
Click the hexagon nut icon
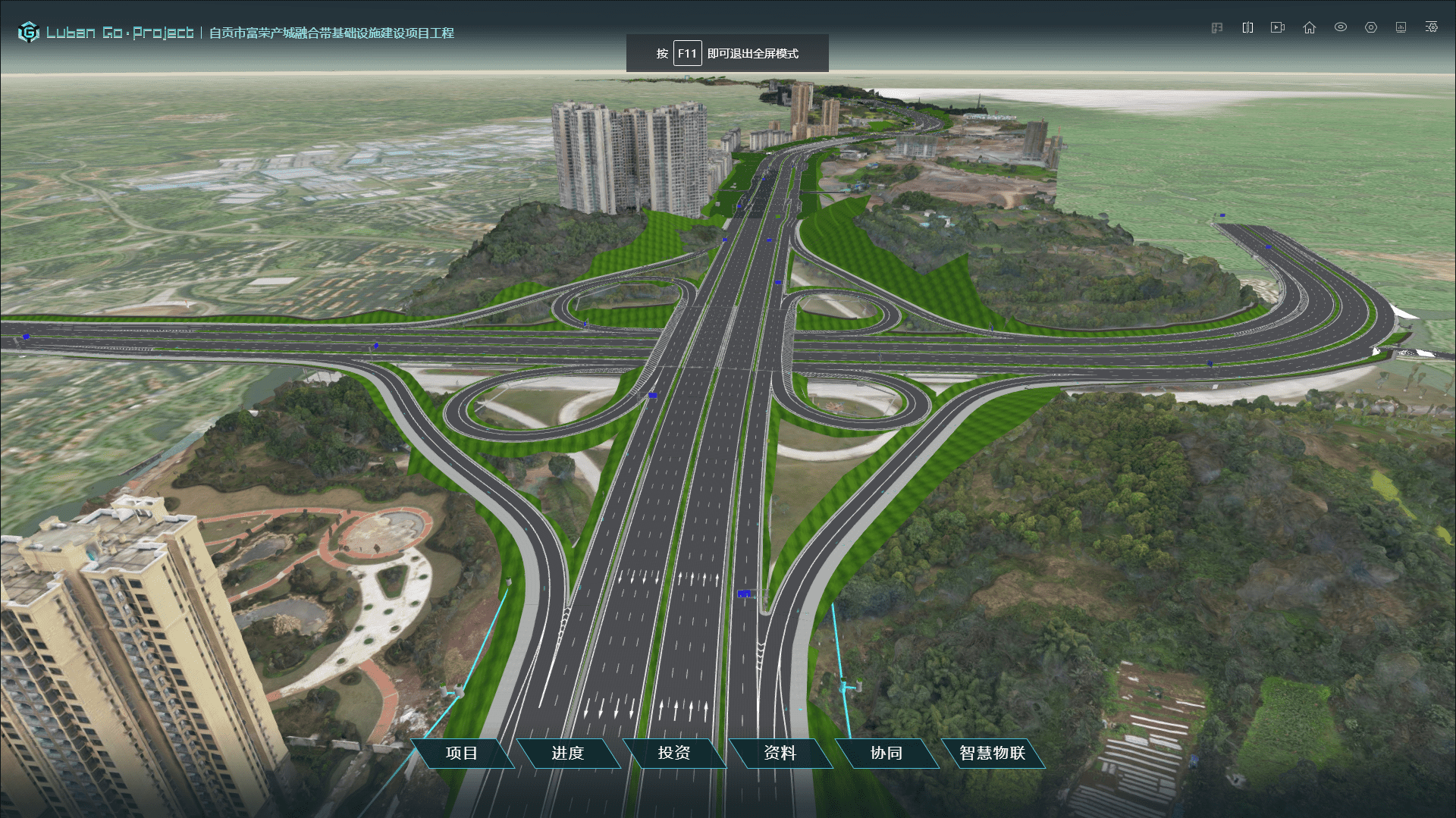tap(1371, 28)
